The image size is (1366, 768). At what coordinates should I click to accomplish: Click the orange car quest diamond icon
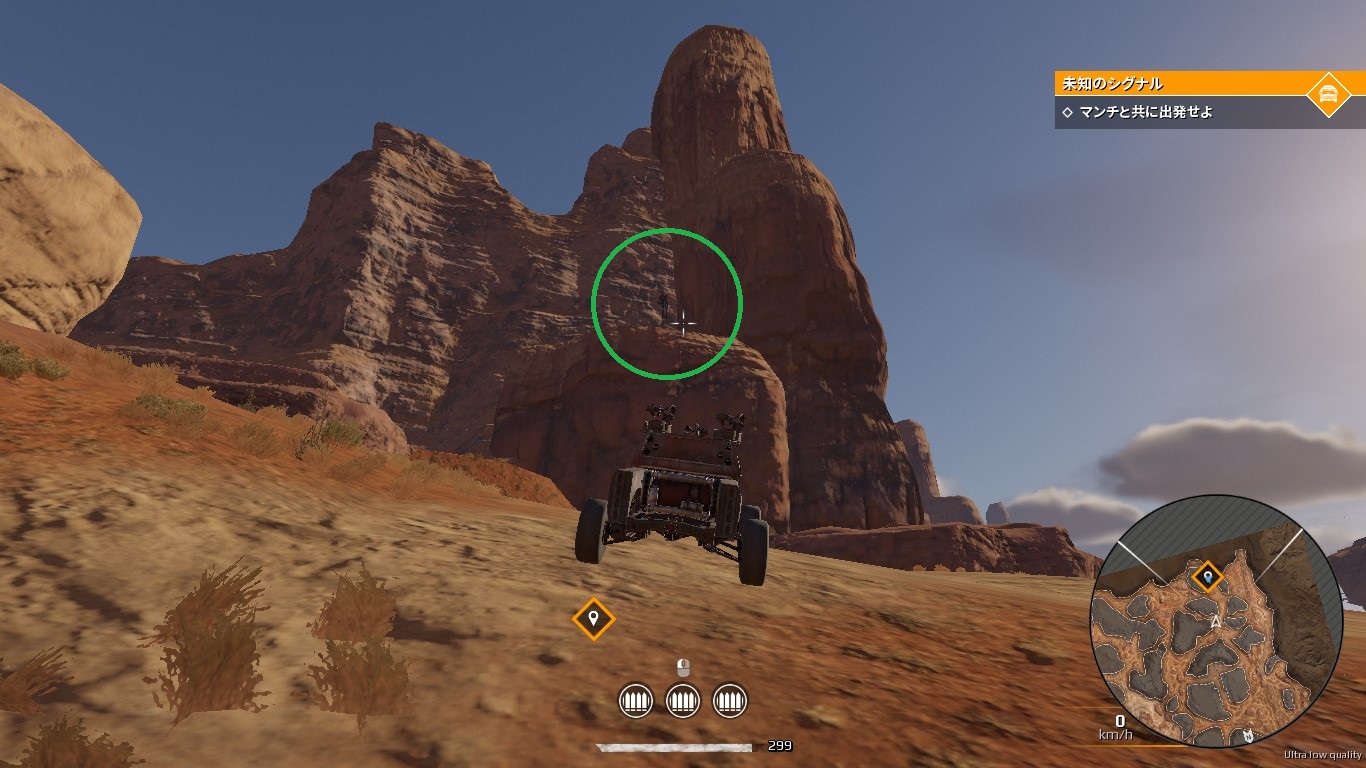pyautogui.click(x=1328, y=95)
